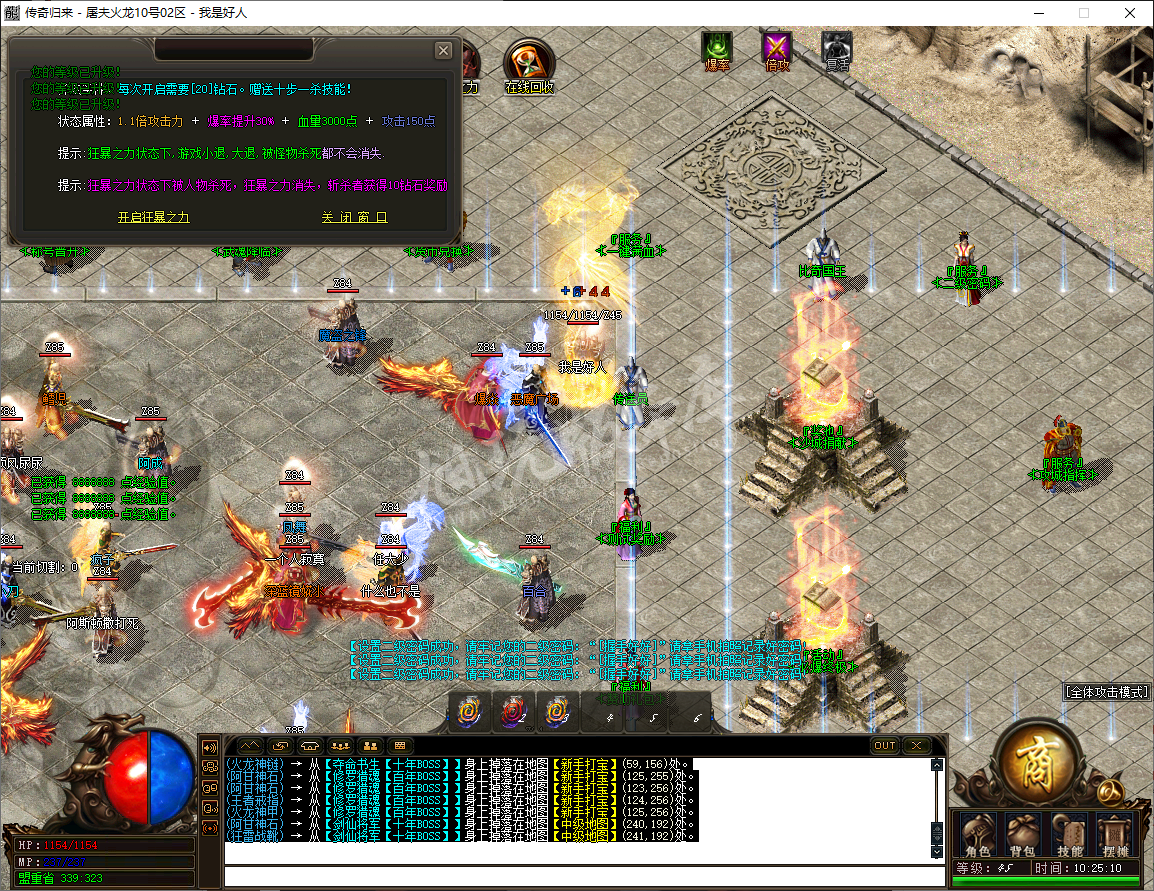Open the 在线回收 hourglass icon
1154x891 pixels.
pyautogui.click(x=527, y=66)
